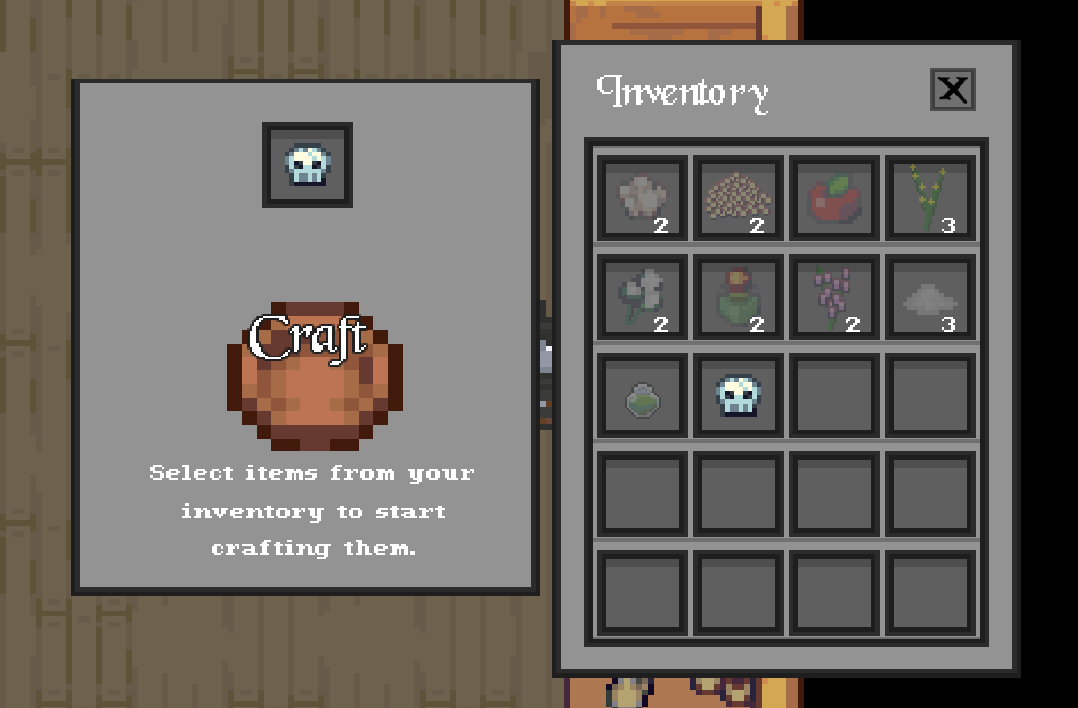The image size is (1078, 708).
Task: Select the white powder pile
Action: click(930, 297)
